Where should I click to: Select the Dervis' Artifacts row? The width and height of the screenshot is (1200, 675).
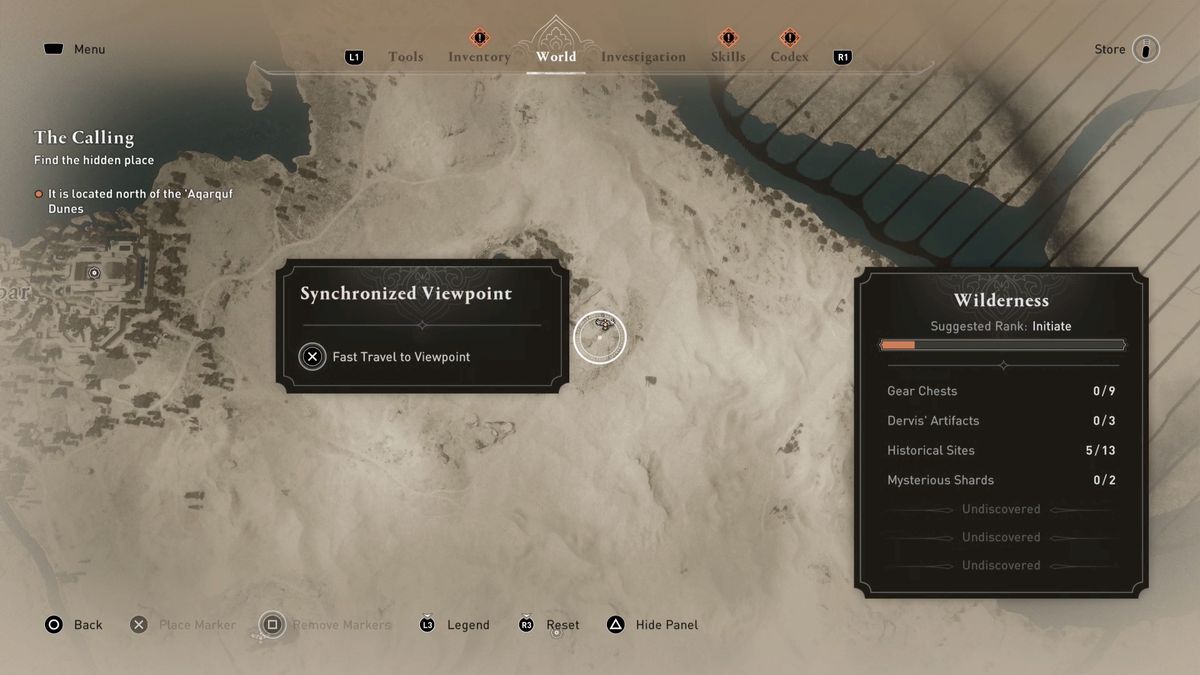[1001, 421]
